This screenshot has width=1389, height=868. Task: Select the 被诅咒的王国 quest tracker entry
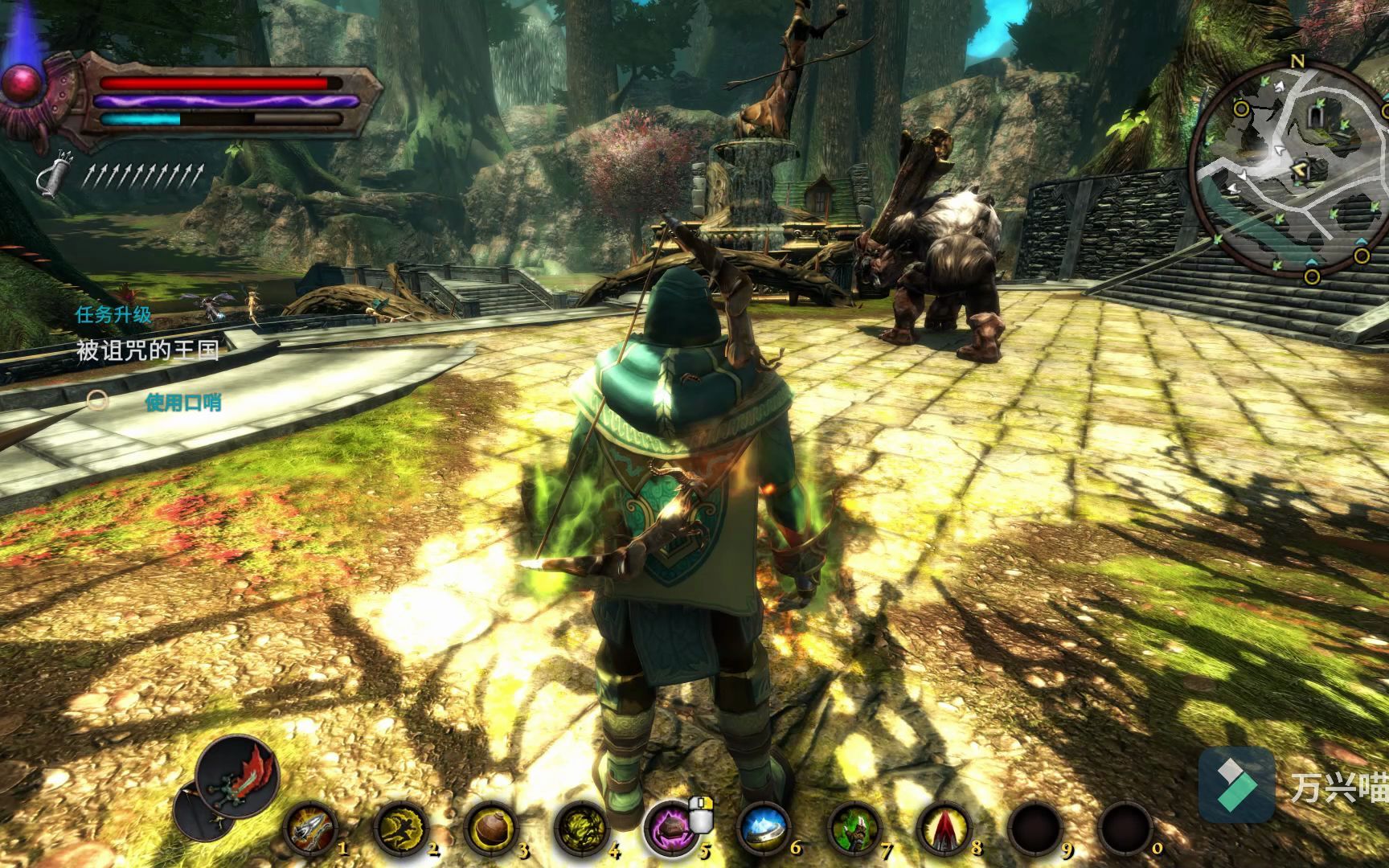point(147,350)
